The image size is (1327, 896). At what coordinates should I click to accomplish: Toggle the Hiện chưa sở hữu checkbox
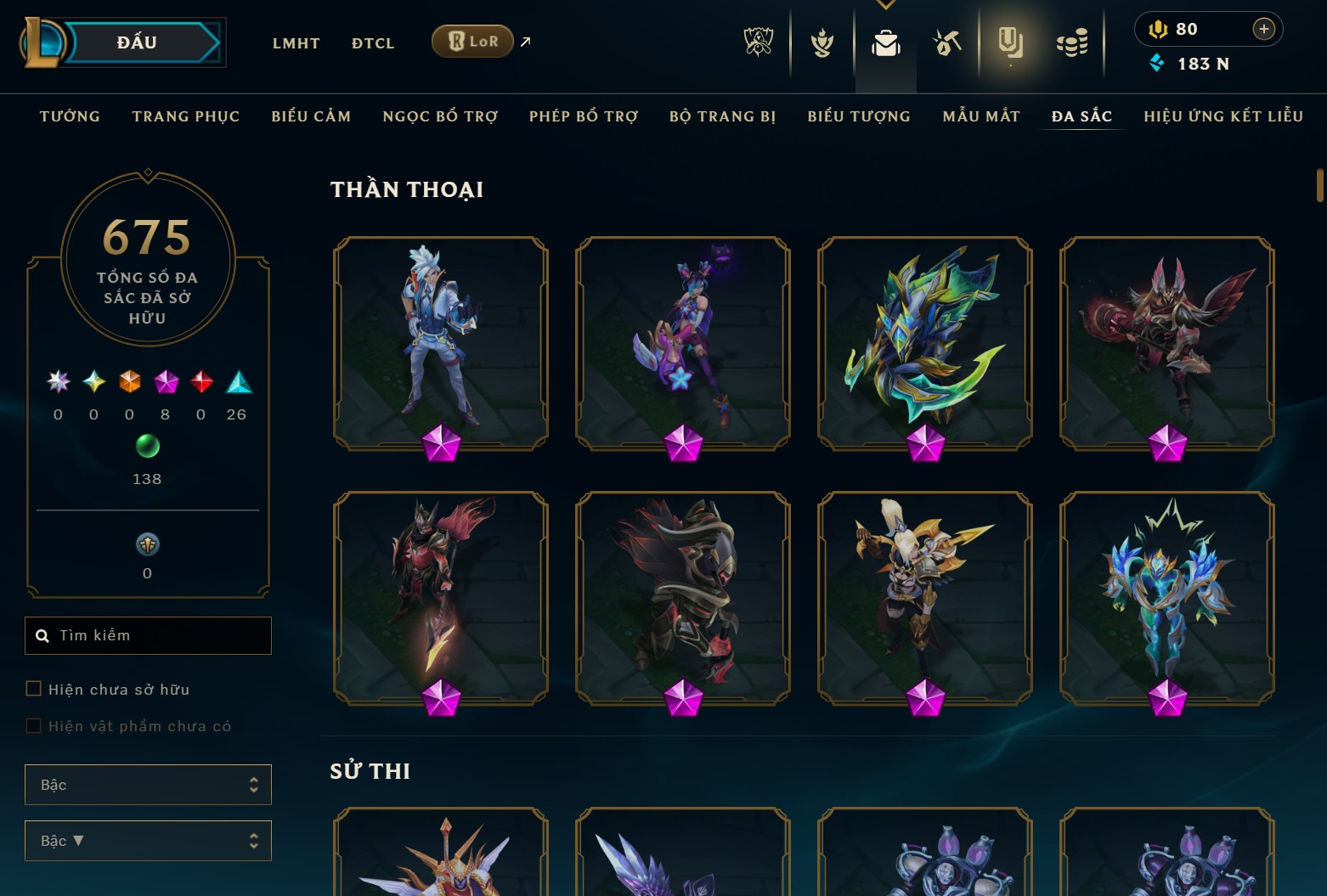(x=34, y=689)
